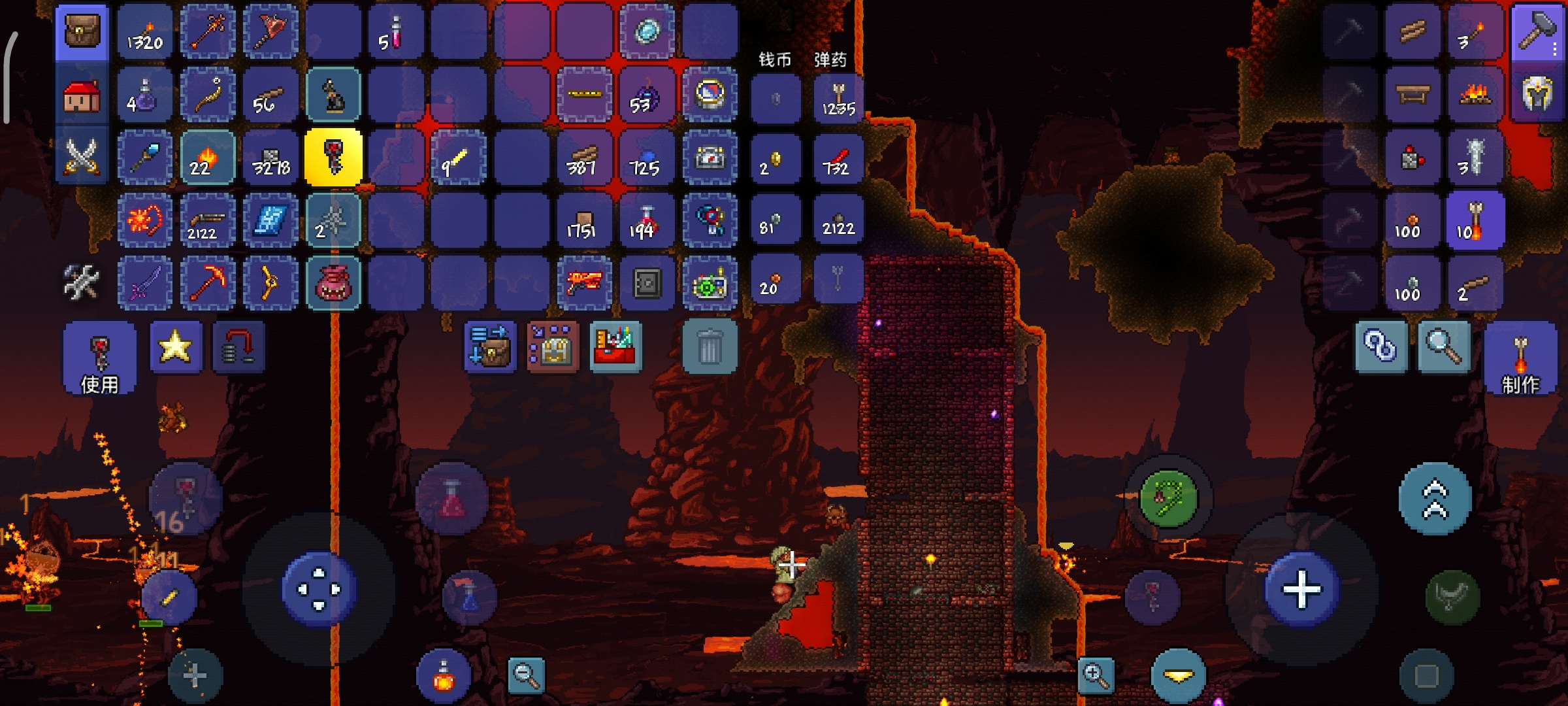Open the armor helmet equipment tab
This screenshot has width=1568, height=706.
1537,95
